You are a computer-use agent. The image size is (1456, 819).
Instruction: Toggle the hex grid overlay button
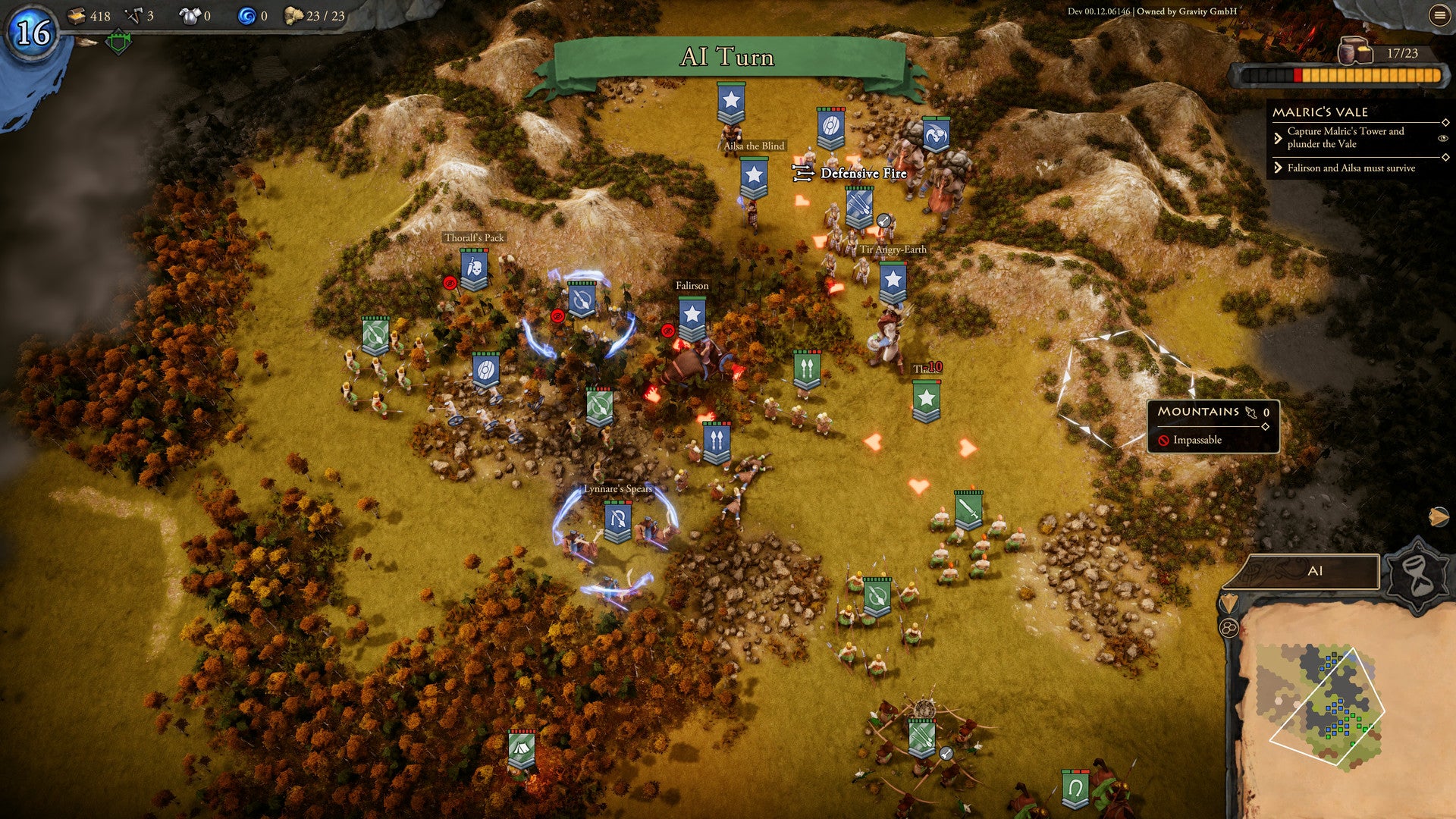tap(1228, 628)
